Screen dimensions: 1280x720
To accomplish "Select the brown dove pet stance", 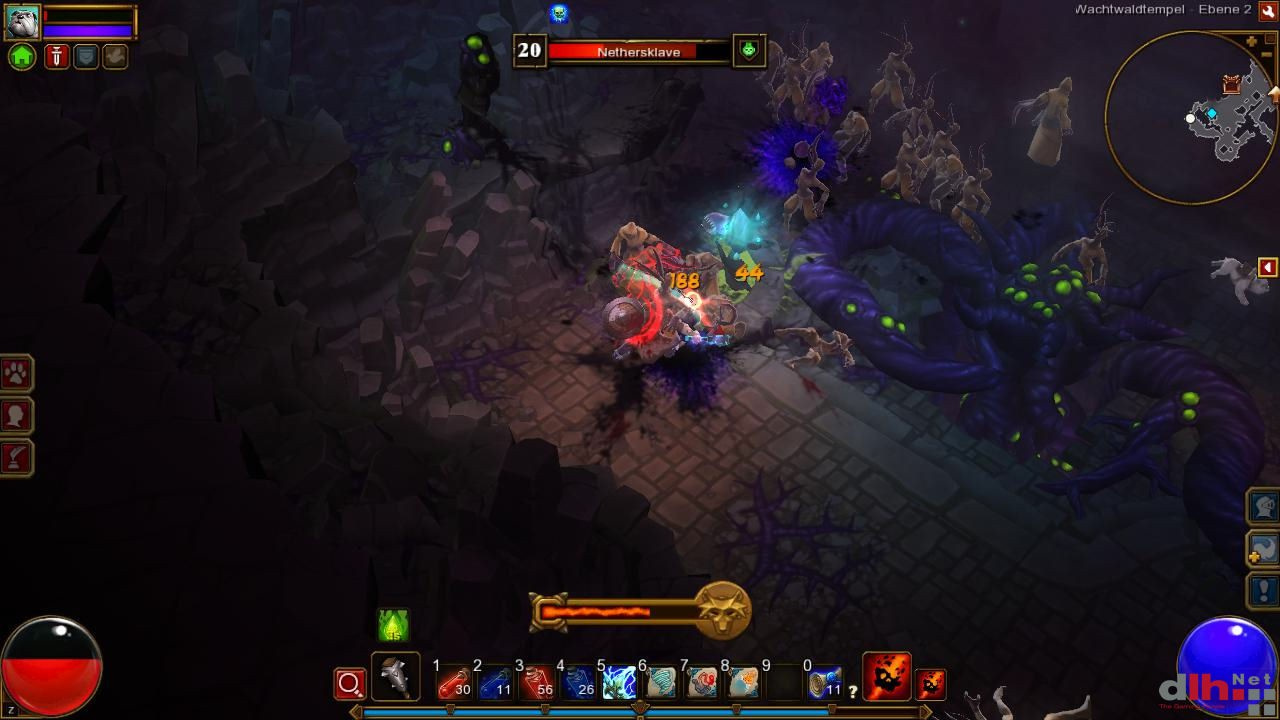I will (115, 57).
